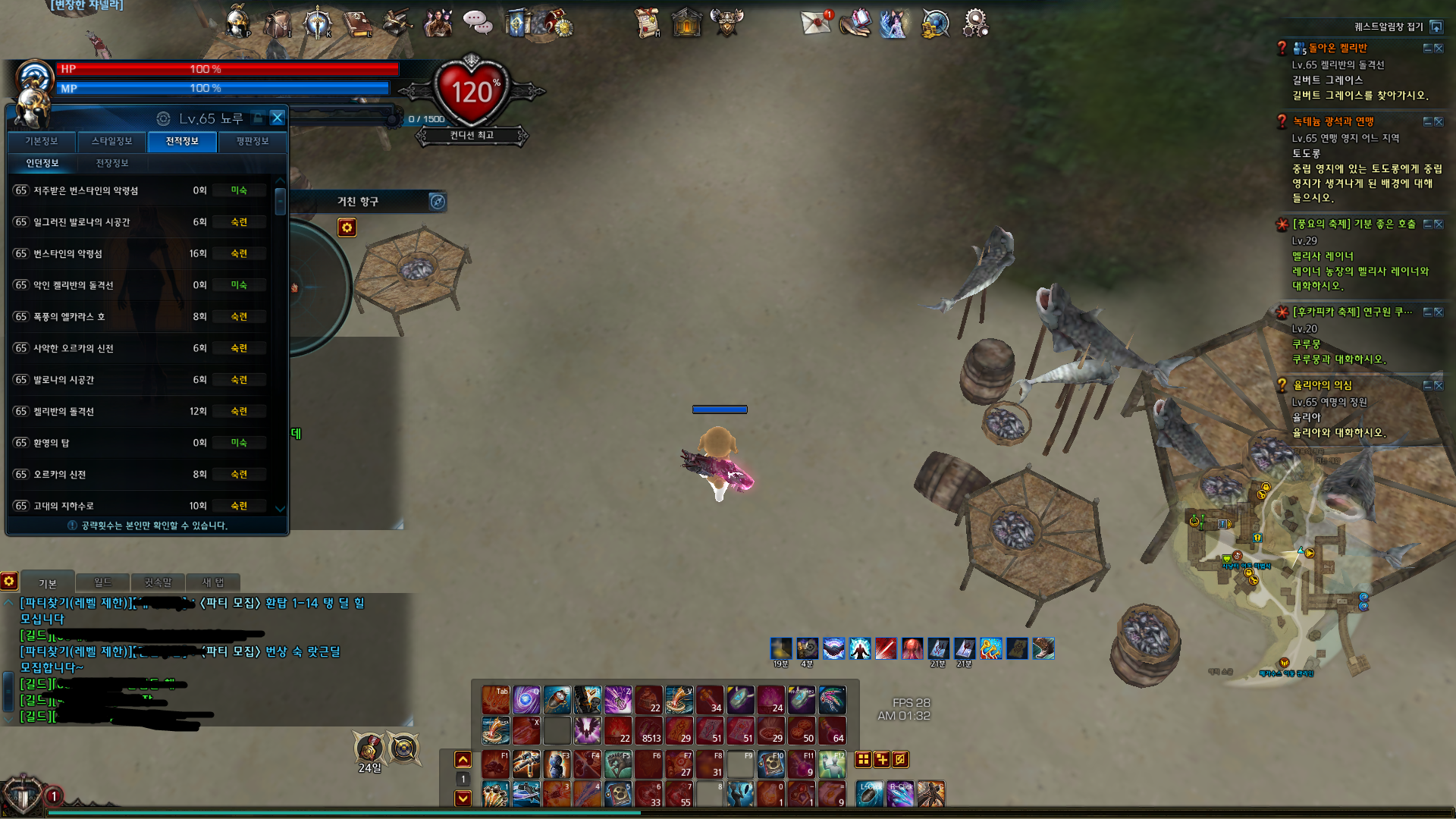Switch to the 기본정보 tab
Image resolution: width=1456 pixels, height=819 pixels.
pos(42,141)
